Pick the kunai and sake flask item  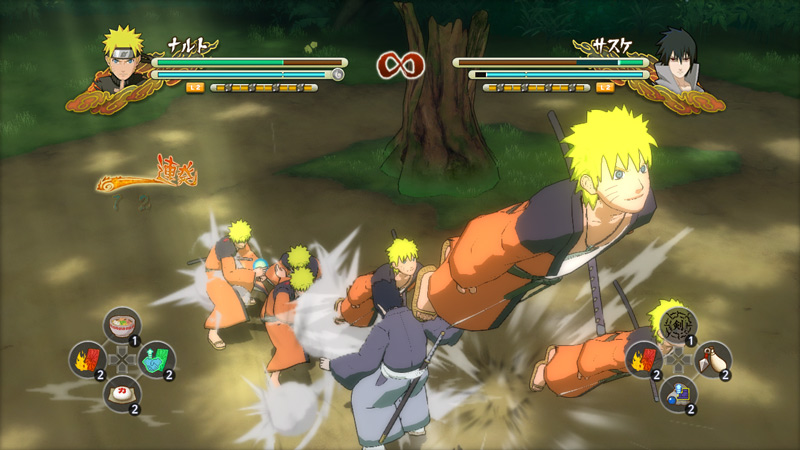(712, 360)
